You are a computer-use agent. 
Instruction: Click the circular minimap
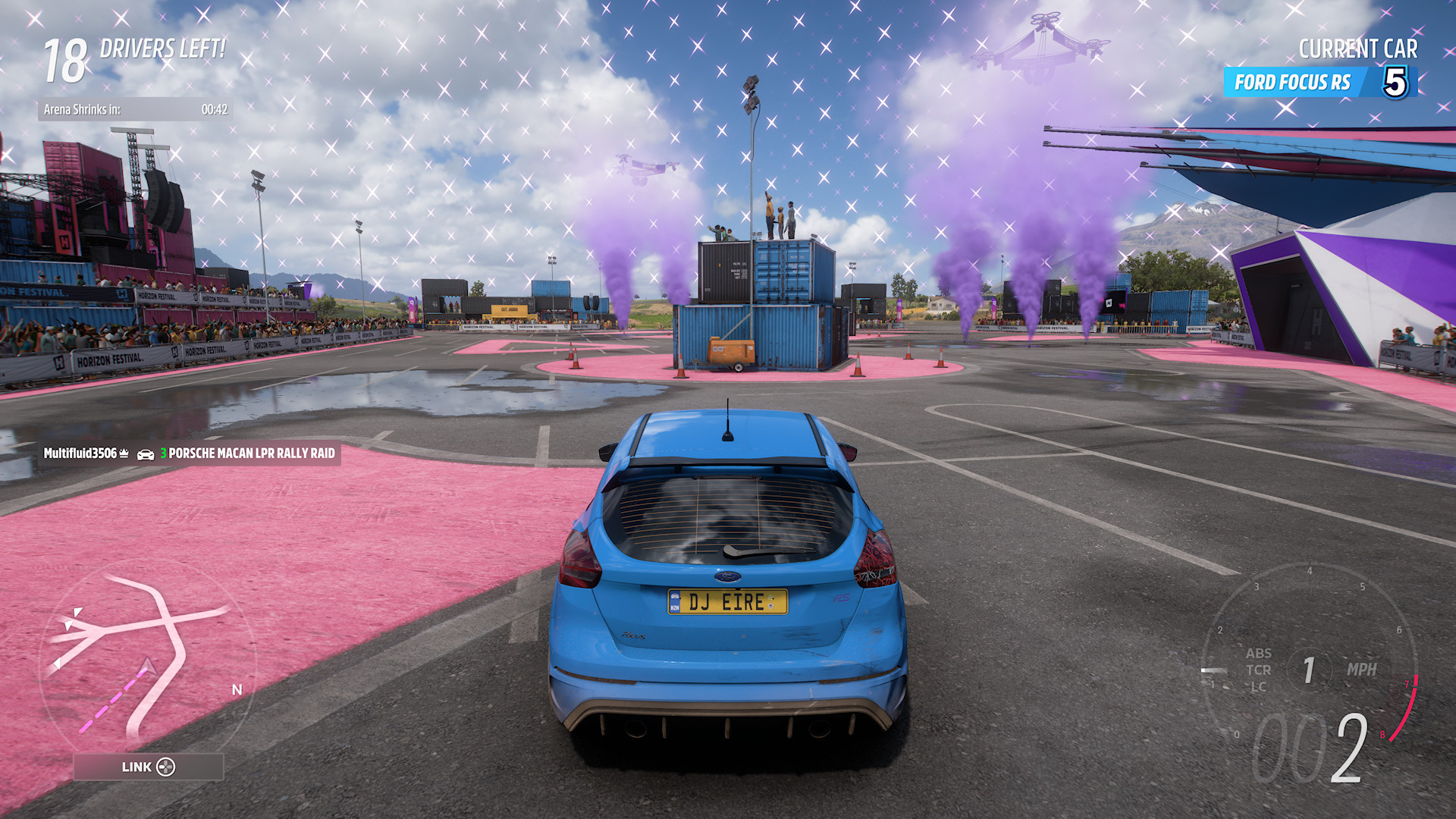tap(148, 661)
